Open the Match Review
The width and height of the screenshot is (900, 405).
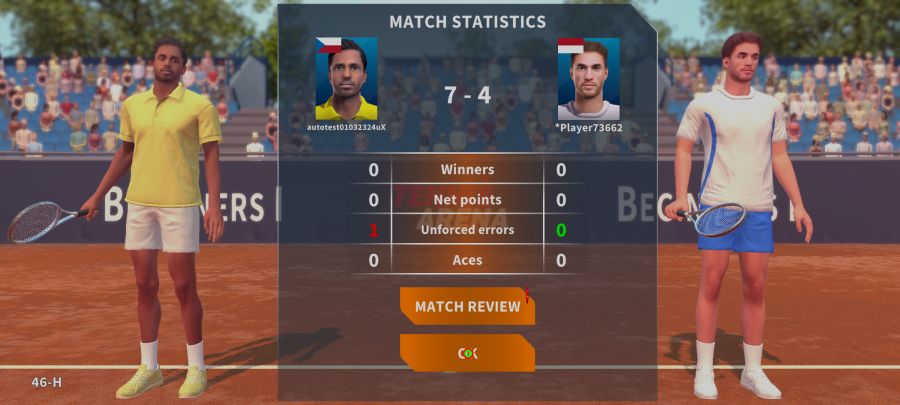coord(467,306)
